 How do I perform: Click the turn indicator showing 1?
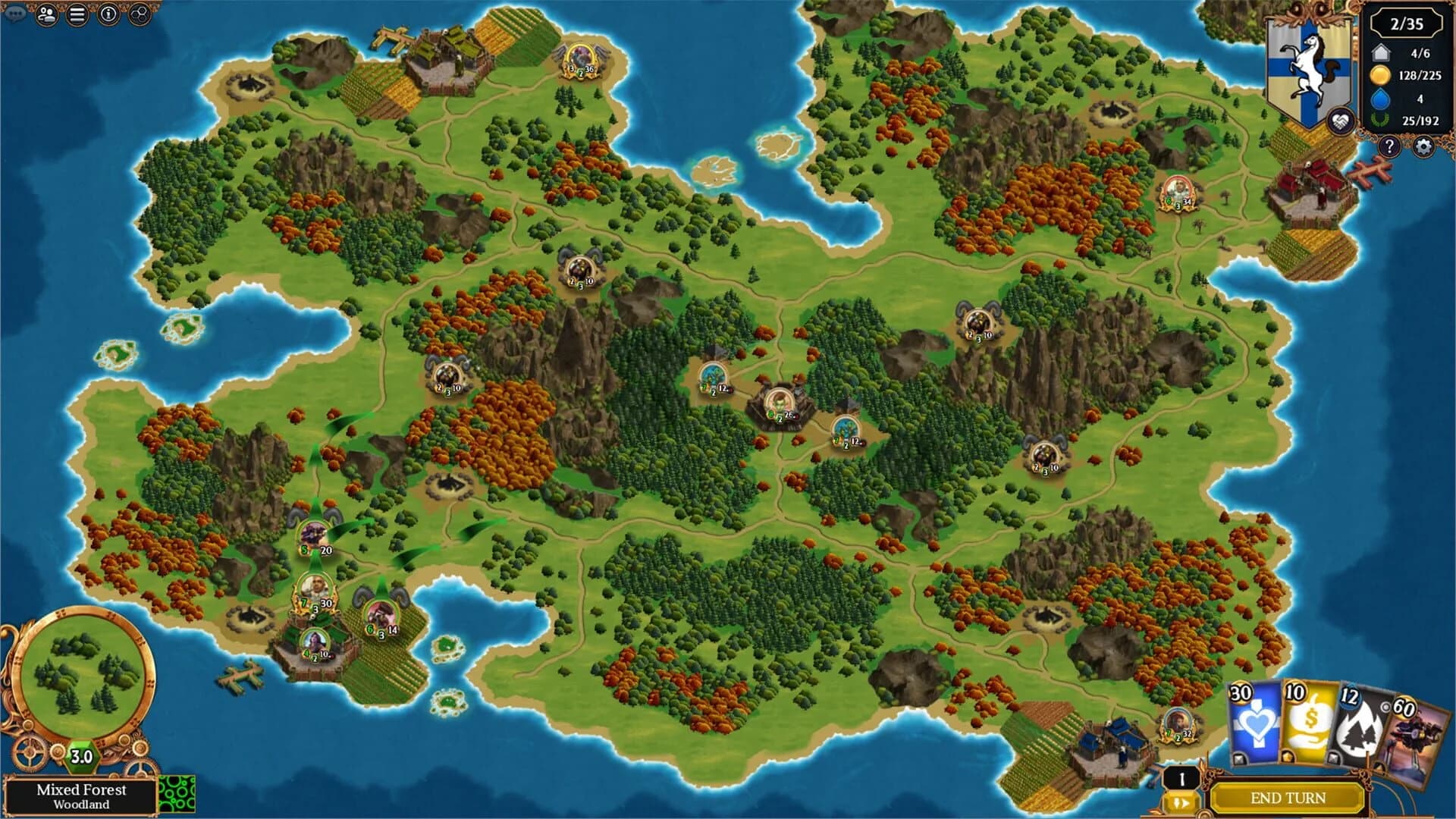click(x=1181, y=778)
